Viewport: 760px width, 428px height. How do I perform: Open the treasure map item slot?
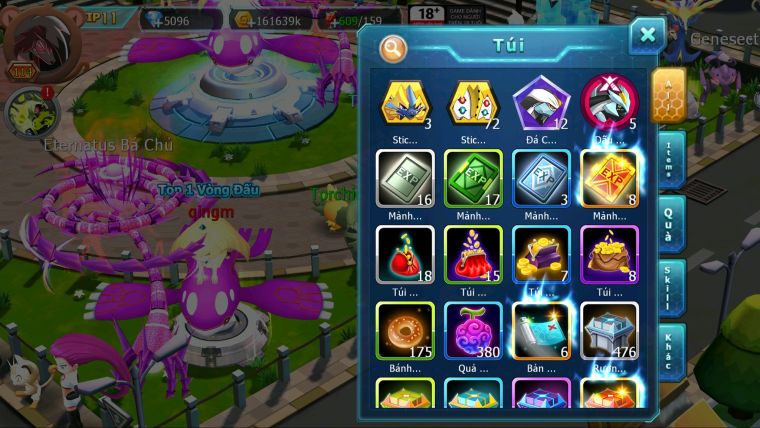click(x=541, y=331)
